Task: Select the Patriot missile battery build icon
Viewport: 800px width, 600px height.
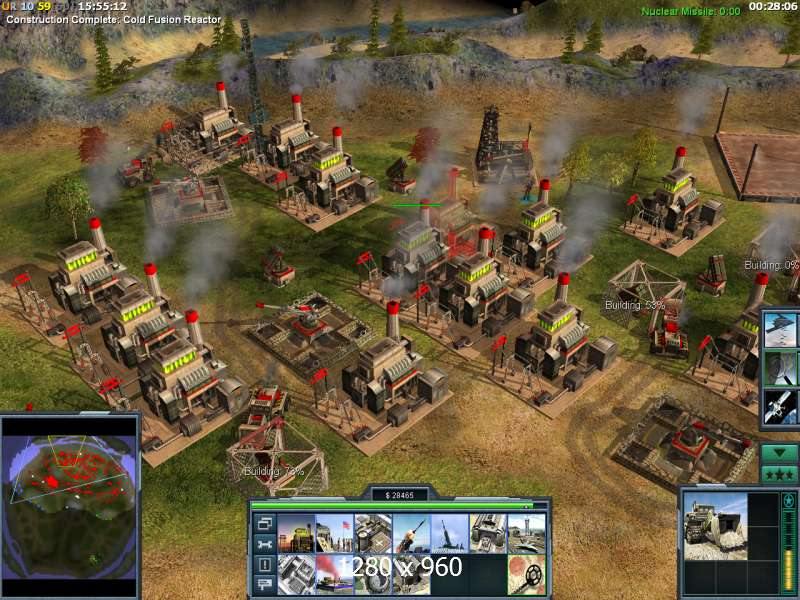Action: 411,534
